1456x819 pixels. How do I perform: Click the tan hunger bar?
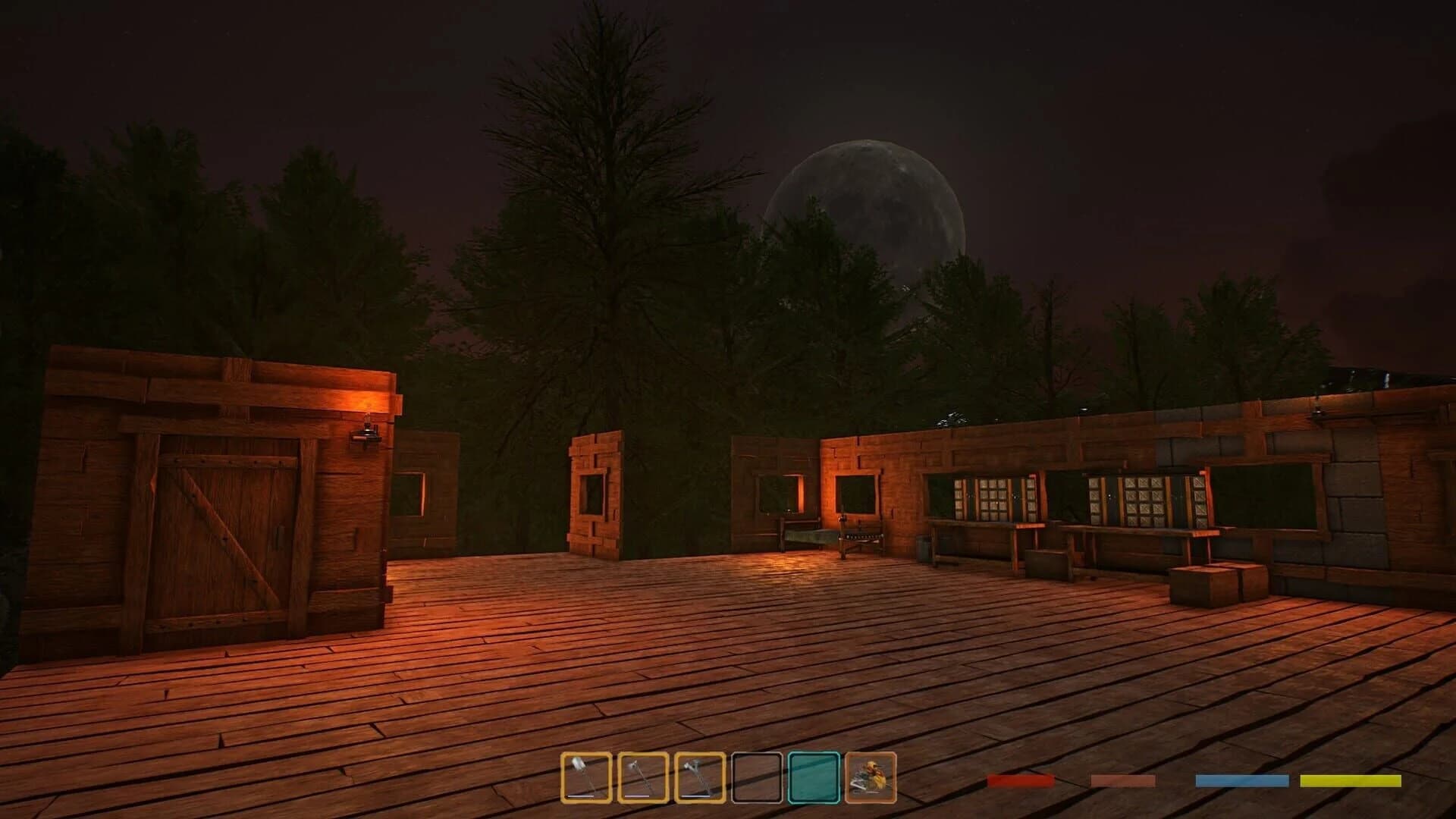pos(1122,780)
